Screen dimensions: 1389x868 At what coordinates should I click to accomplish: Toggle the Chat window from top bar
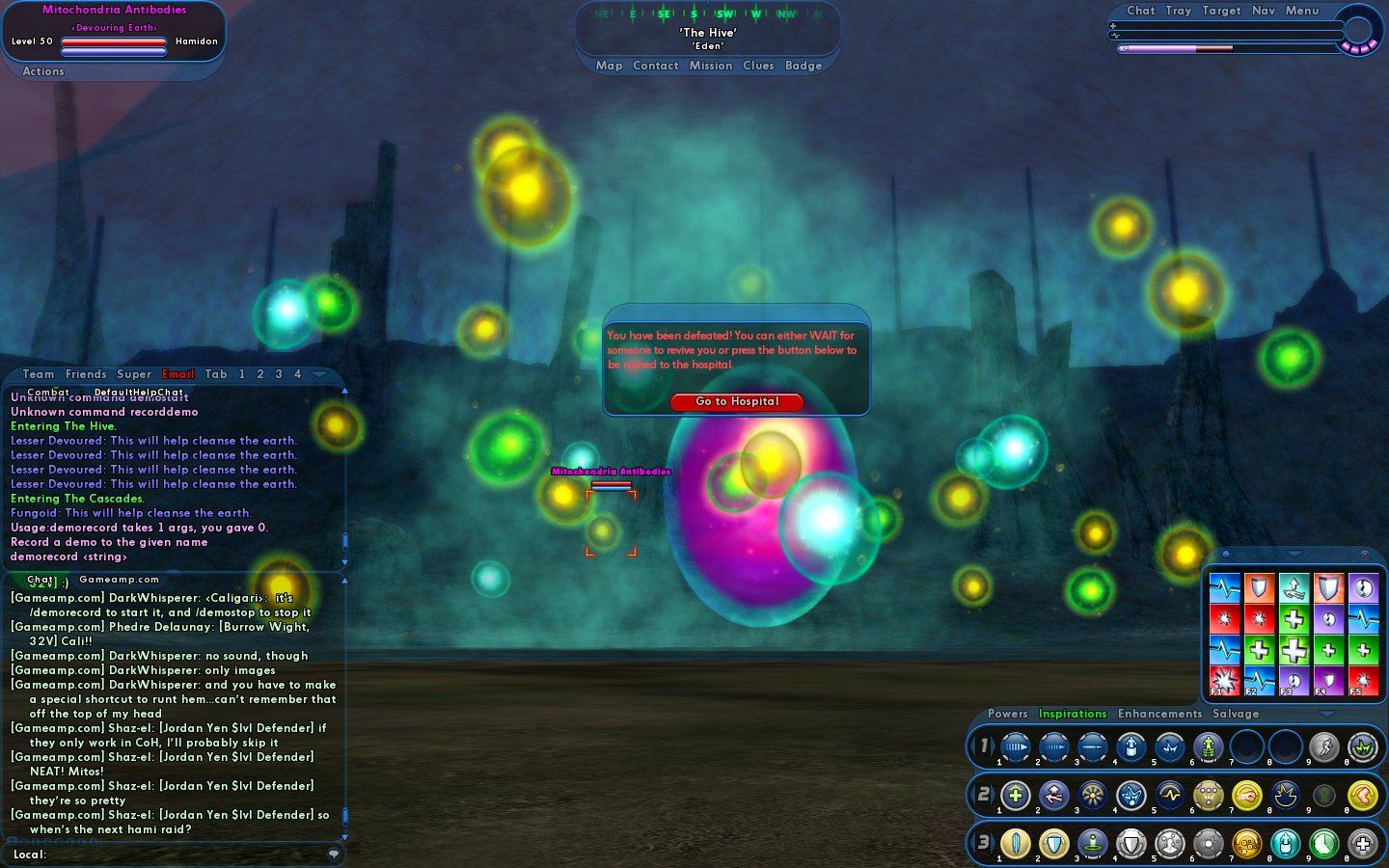pos(1141,11)
